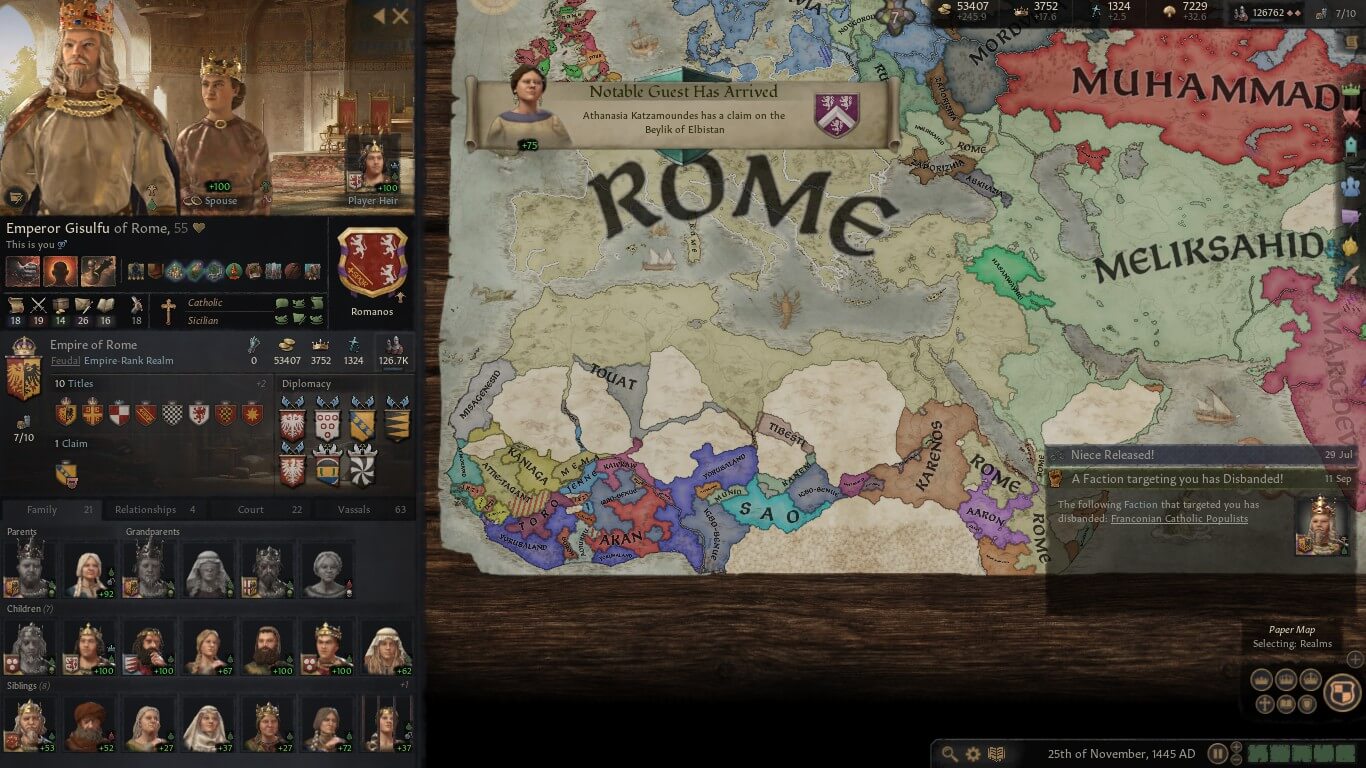
Task: Open game settings via the gear icon
Action: [972, 754]
